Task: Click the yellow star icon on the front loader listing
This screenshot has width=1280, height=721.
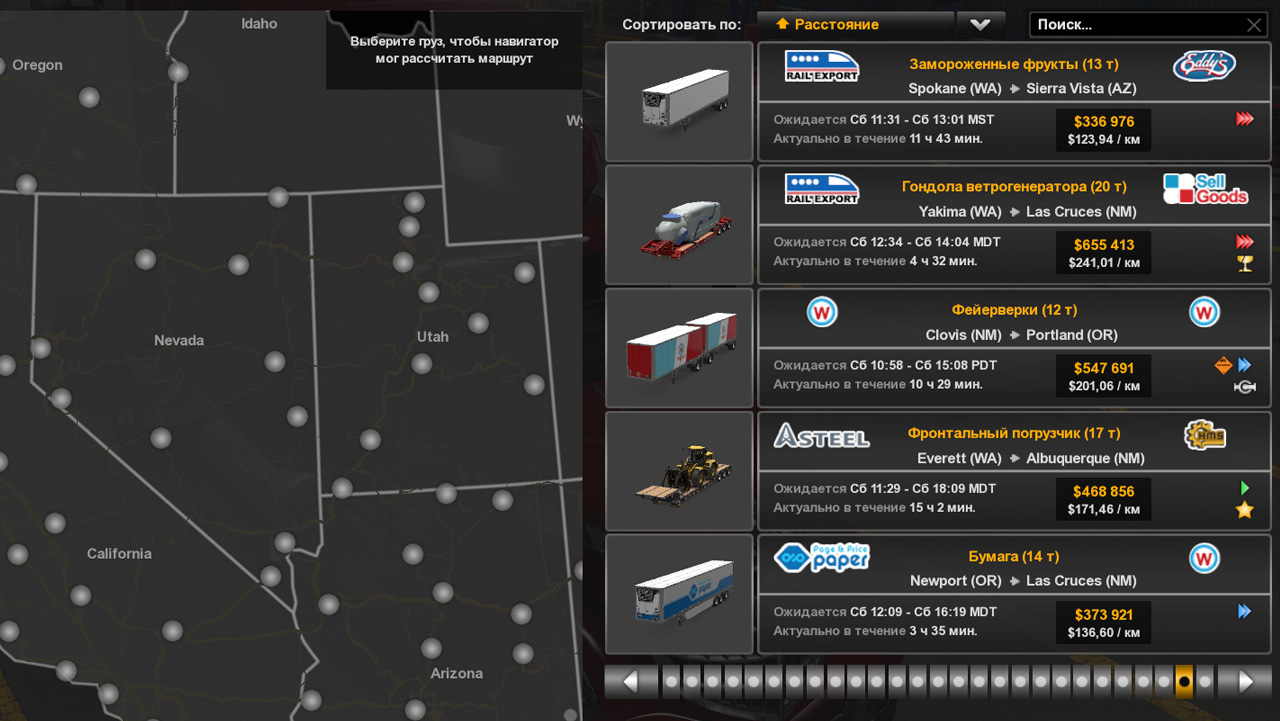Action: click(1244, 510)
